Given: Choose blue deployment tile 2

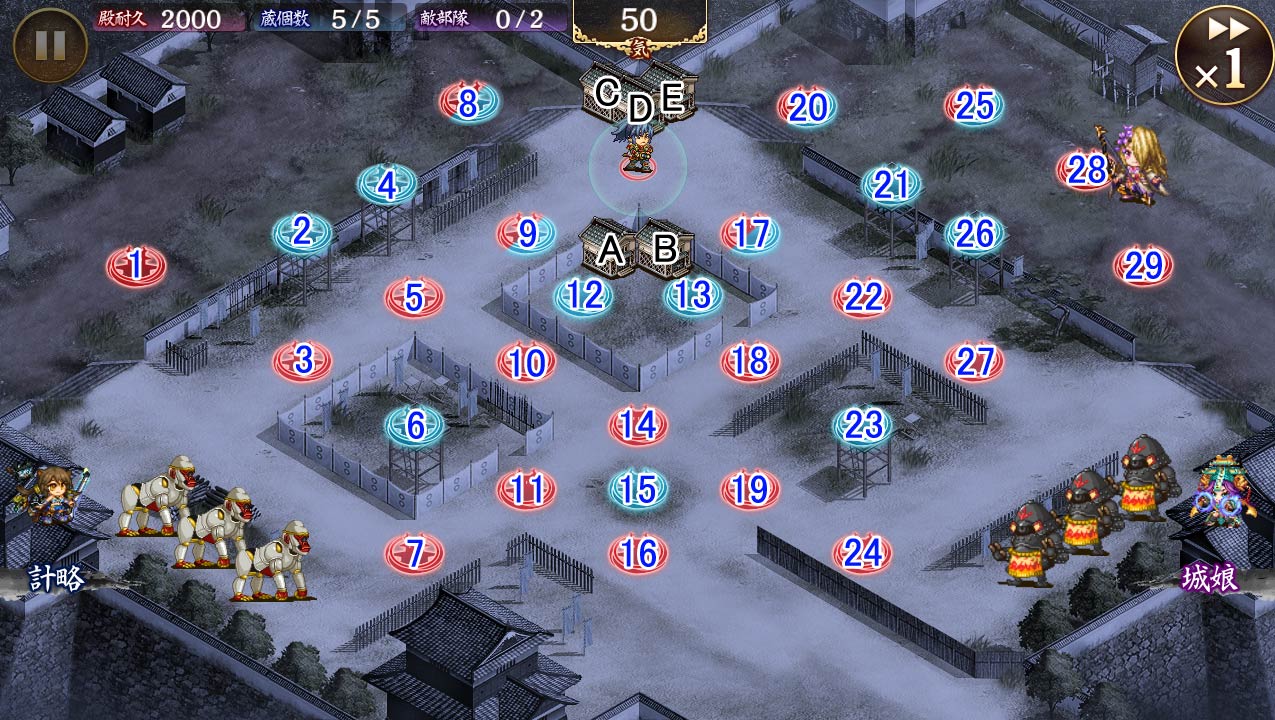Looking at the screenshot, I should tap(302, 232).
